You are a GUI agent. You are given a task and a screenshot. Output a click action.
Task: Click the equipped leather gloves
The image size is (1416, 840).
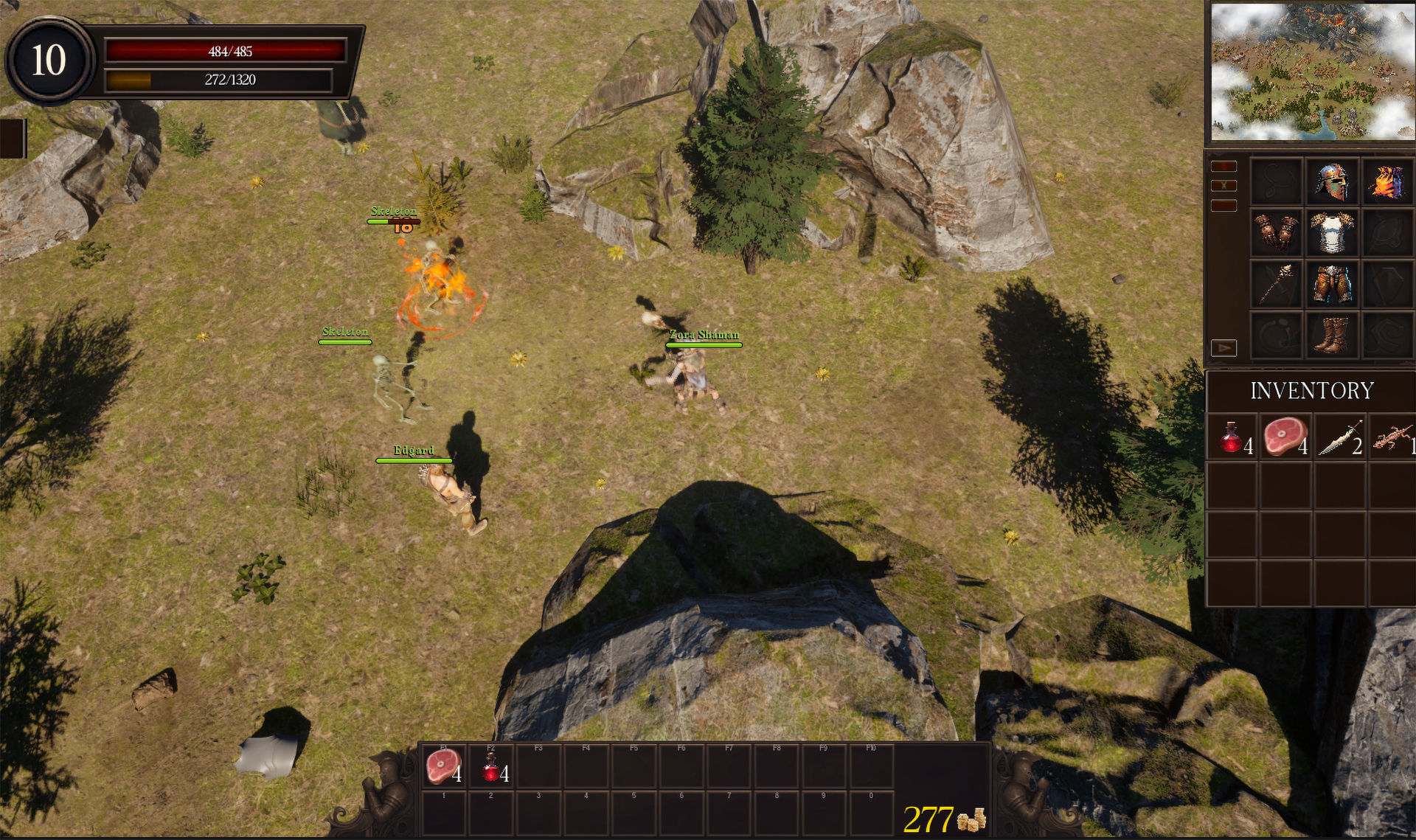(1276, 232)
